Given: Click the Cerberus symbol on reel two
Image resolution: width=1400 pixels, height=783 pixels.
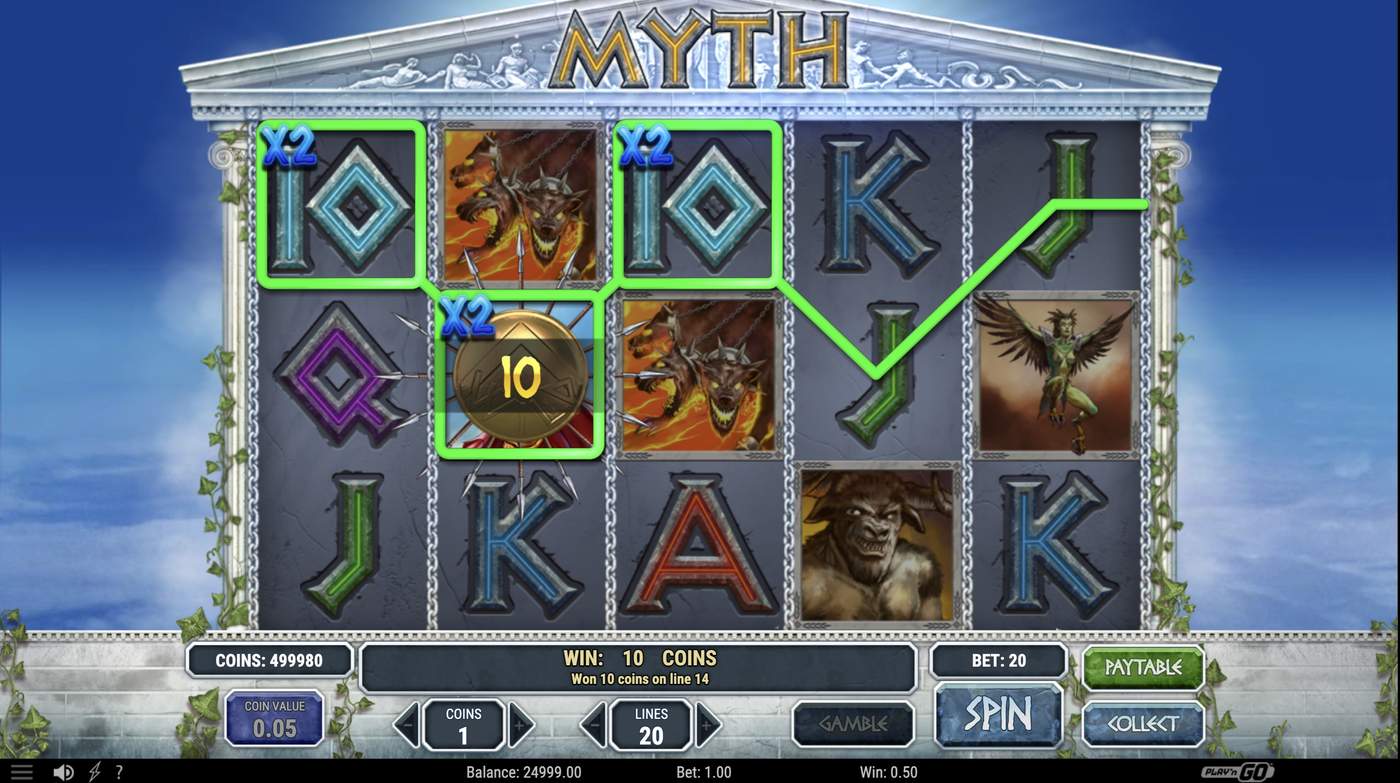Looking at the screenshot, I should 520,205.
